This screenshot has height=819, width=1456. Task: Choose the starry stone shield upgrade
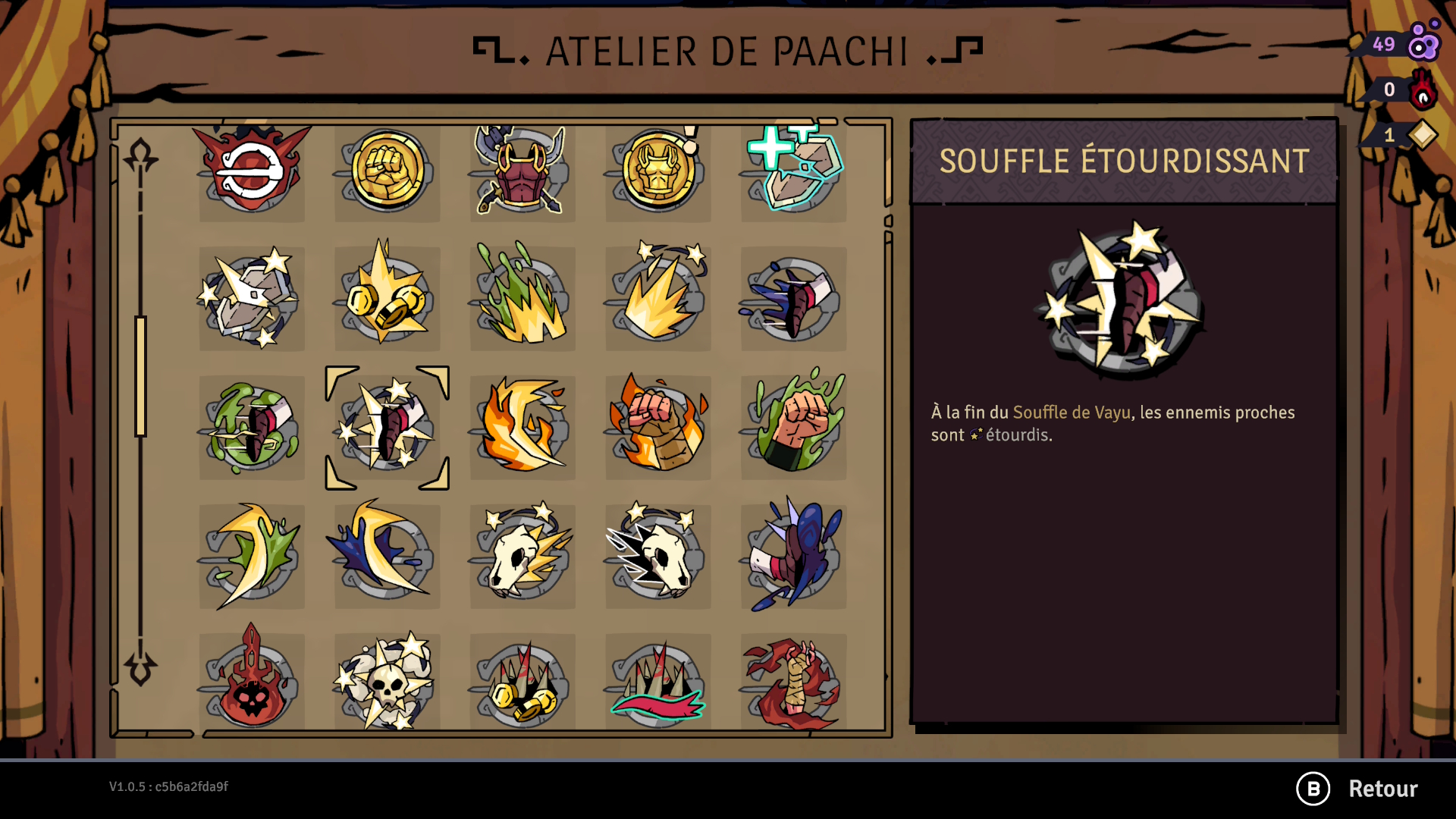tap(252, 299)
